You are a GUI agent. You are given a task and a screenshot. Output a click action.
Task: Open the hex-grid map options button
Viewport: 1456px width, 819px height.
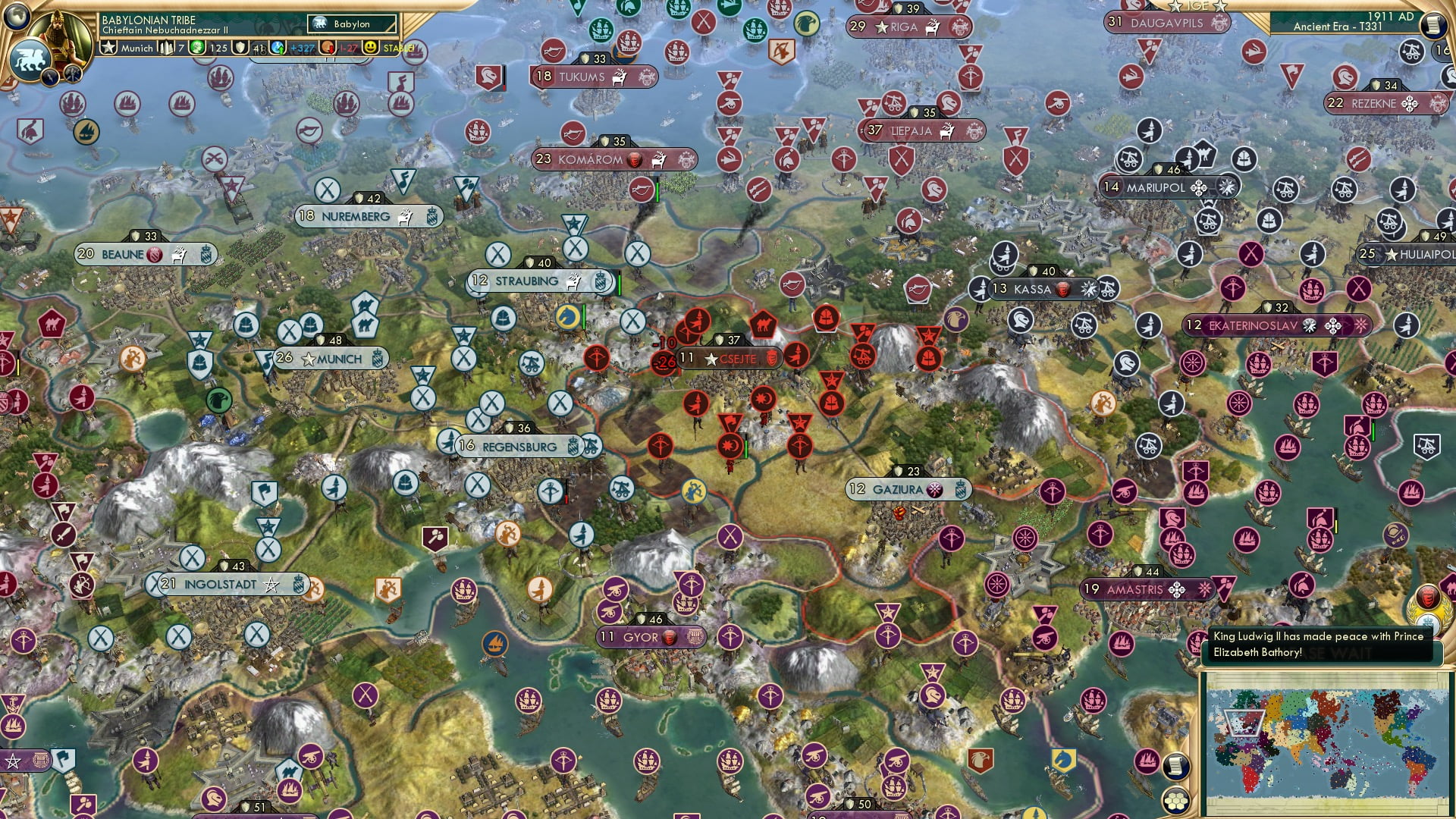point(1176,801)
